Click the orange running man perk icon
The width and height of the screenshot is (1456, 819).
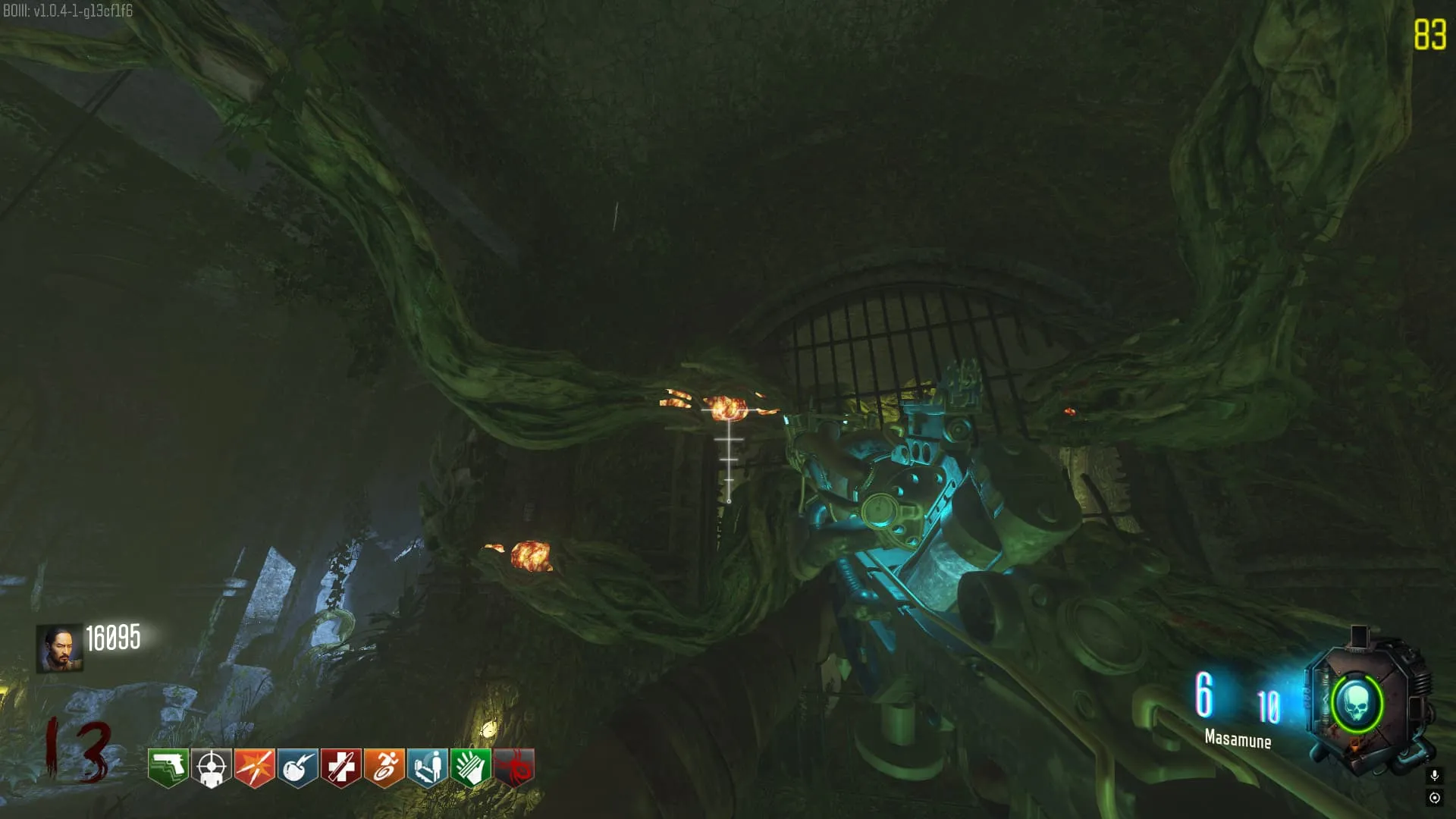[x=384, y=767]
